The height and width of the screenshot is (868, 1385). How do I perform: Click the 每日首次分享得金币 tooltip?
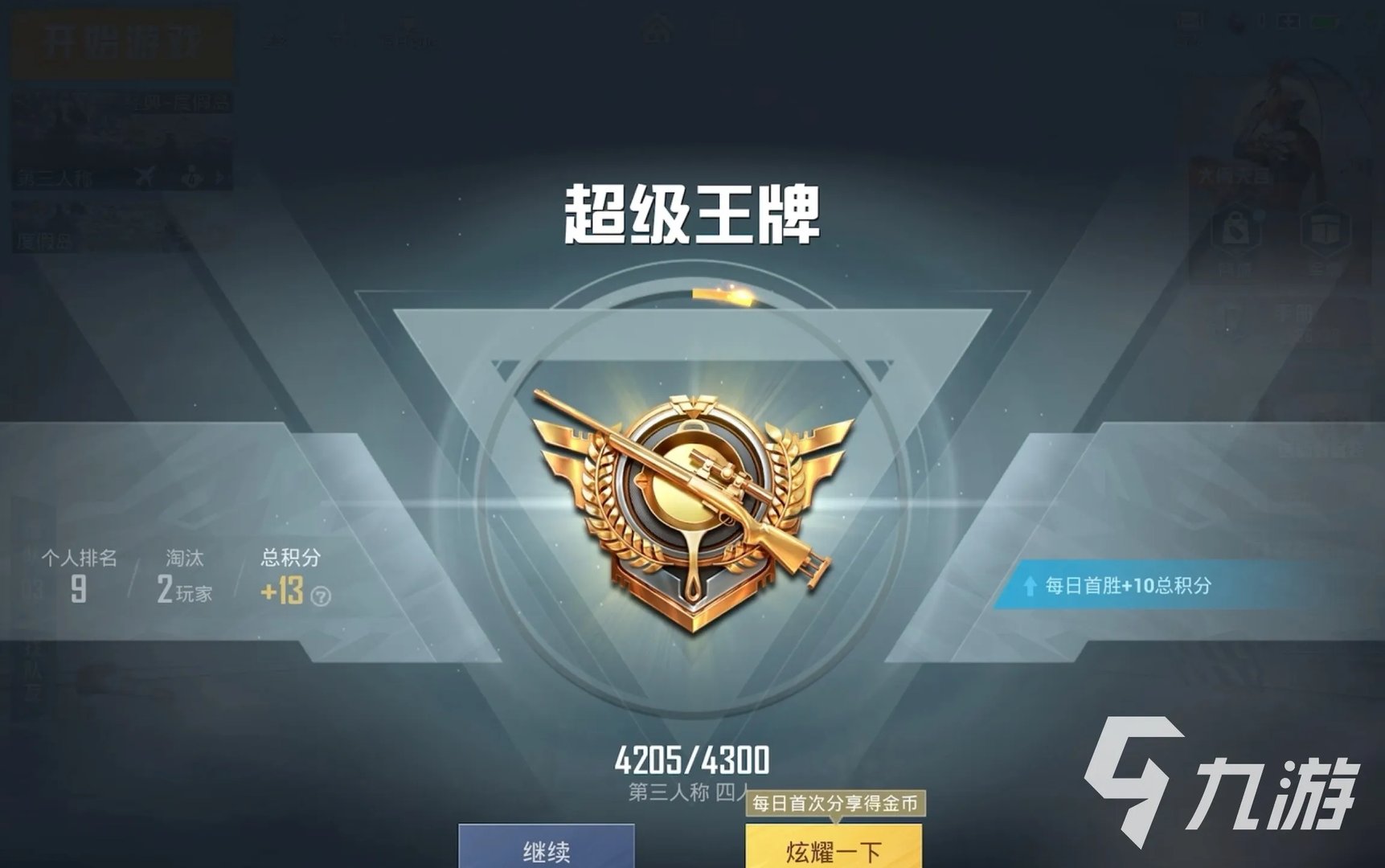pyautogui.click(x=836, y=804)
